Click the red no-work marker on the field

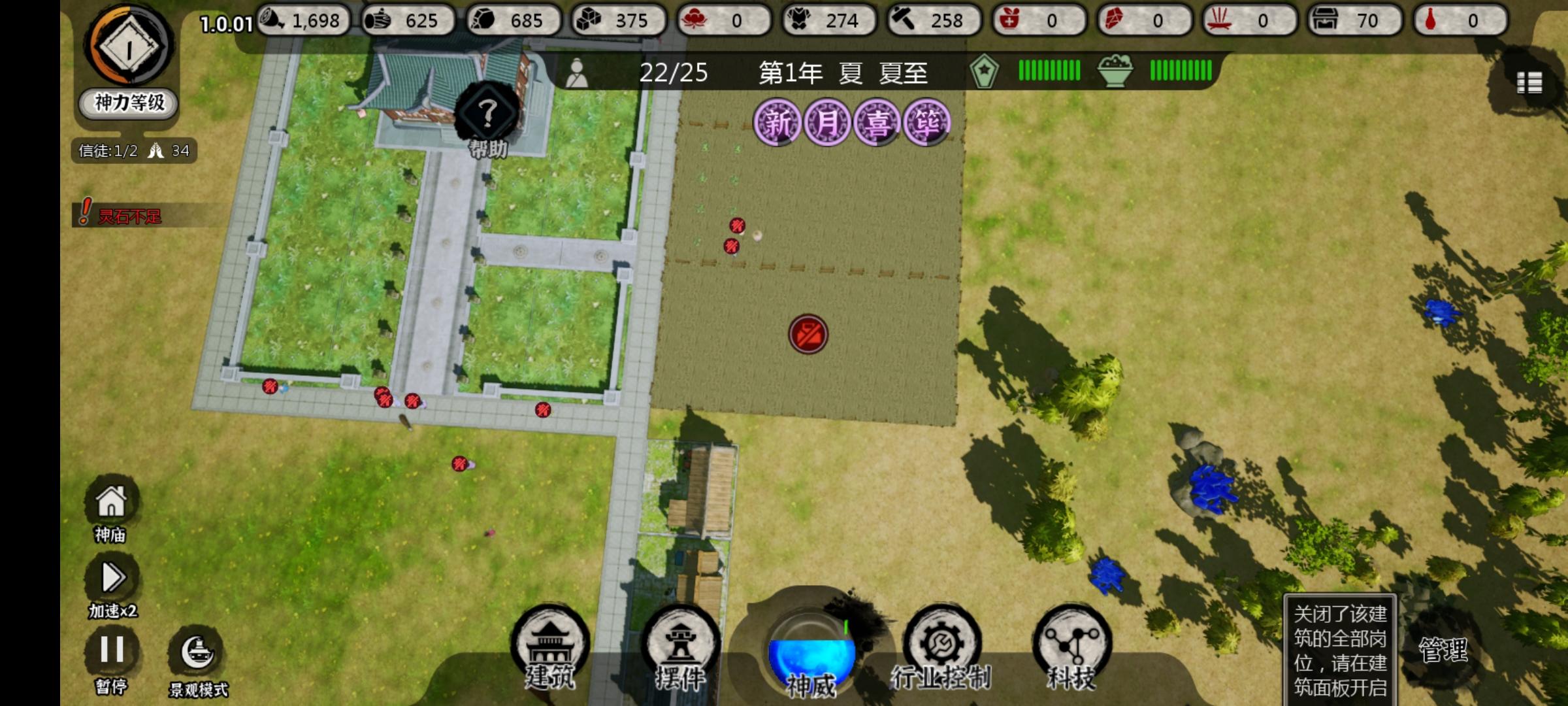810,335
